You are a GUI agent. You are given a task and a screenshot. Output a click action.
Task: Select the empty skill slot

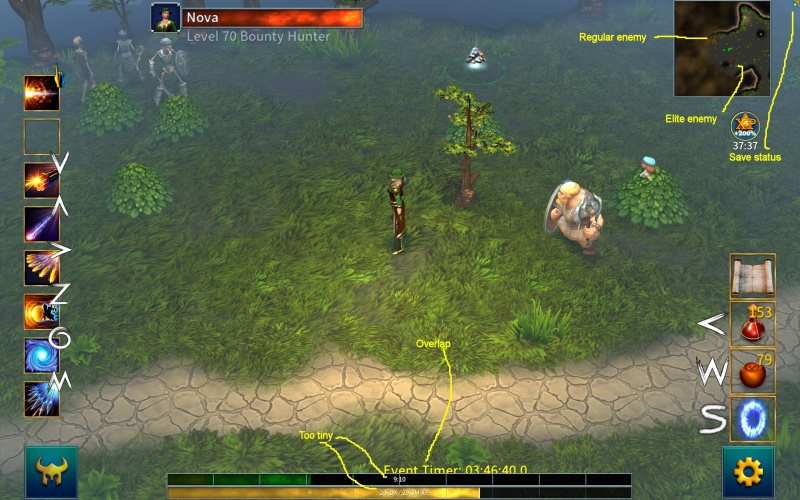click(x=42, y=137)
